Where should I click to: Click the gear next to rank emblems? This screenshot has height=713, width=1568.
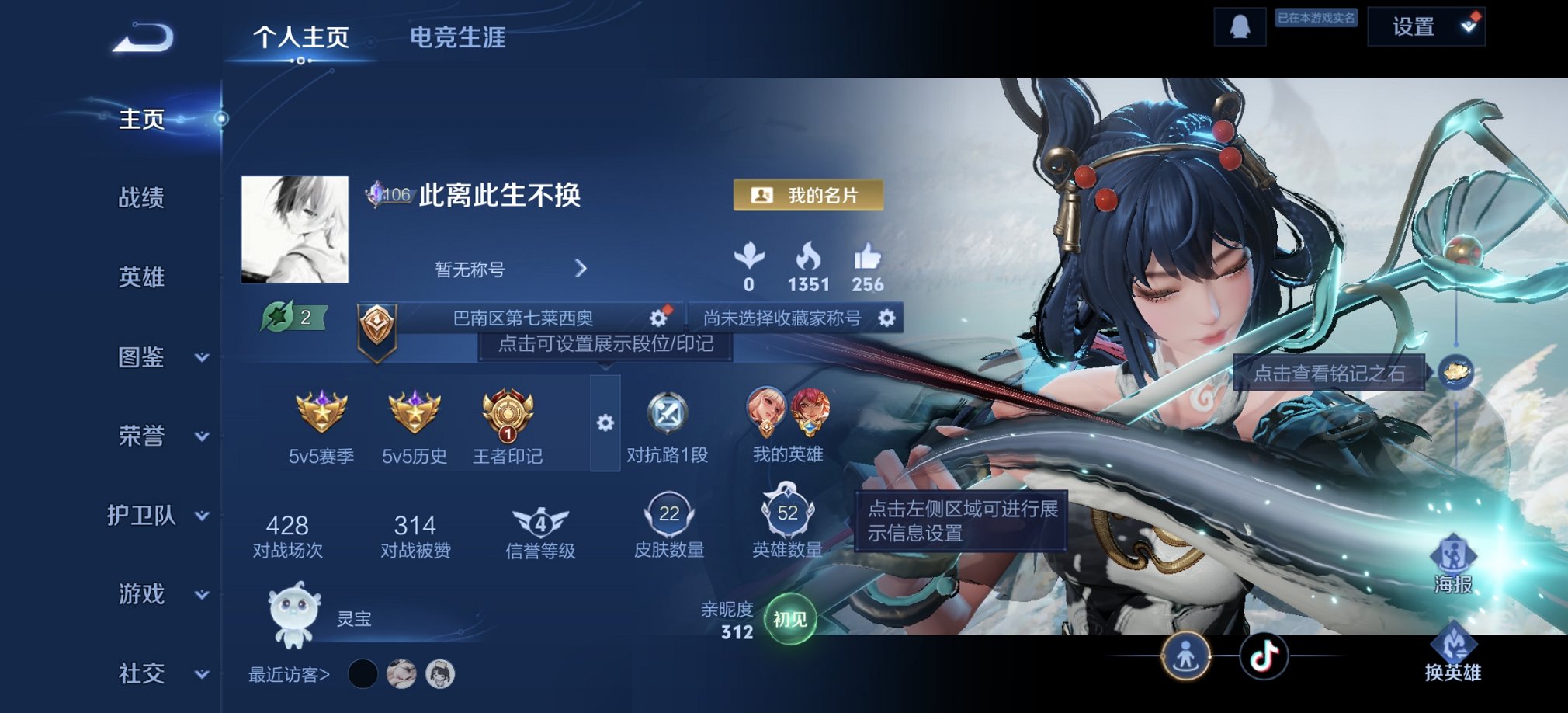pyautogui.click(x=604, y=423)
